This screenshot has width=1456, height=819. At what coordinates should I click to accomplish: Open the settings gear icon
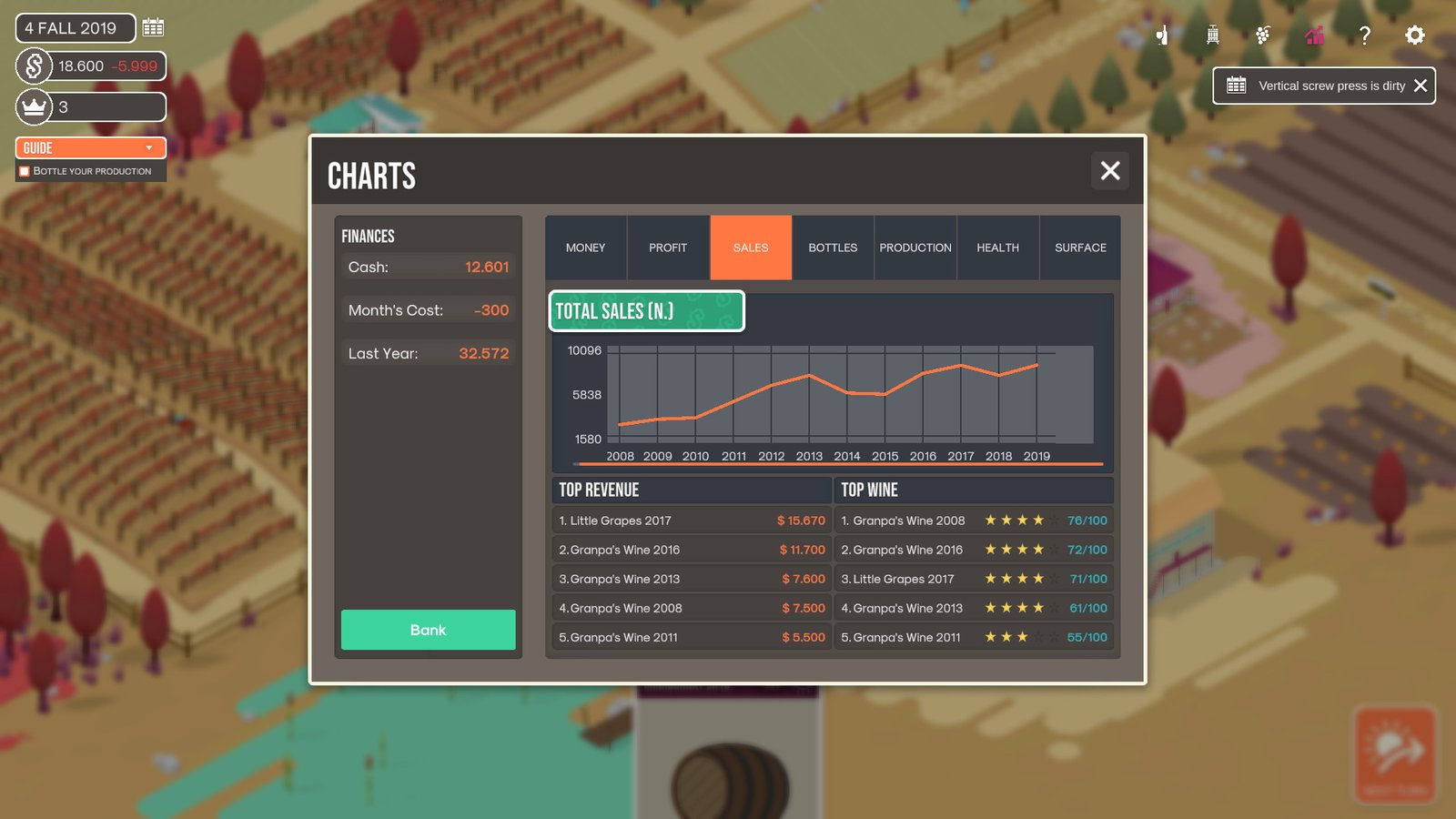click(x=1414, y=35)
